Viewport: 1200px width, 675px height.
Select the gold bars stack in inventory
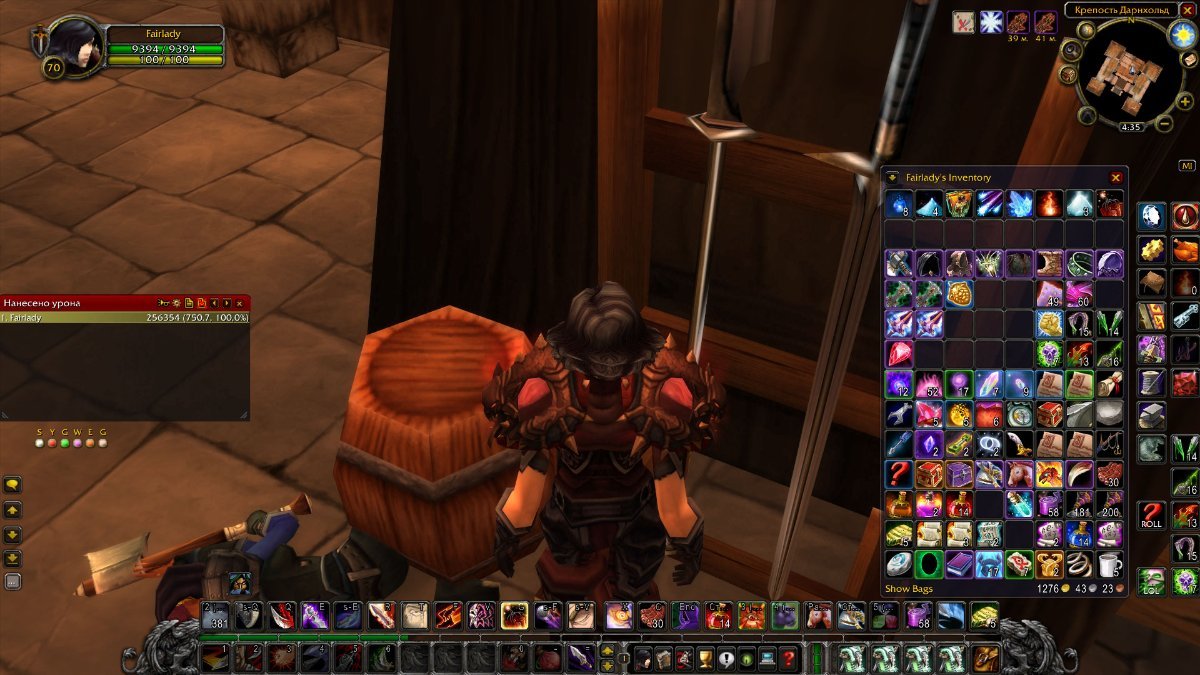[x=898, y=534]
